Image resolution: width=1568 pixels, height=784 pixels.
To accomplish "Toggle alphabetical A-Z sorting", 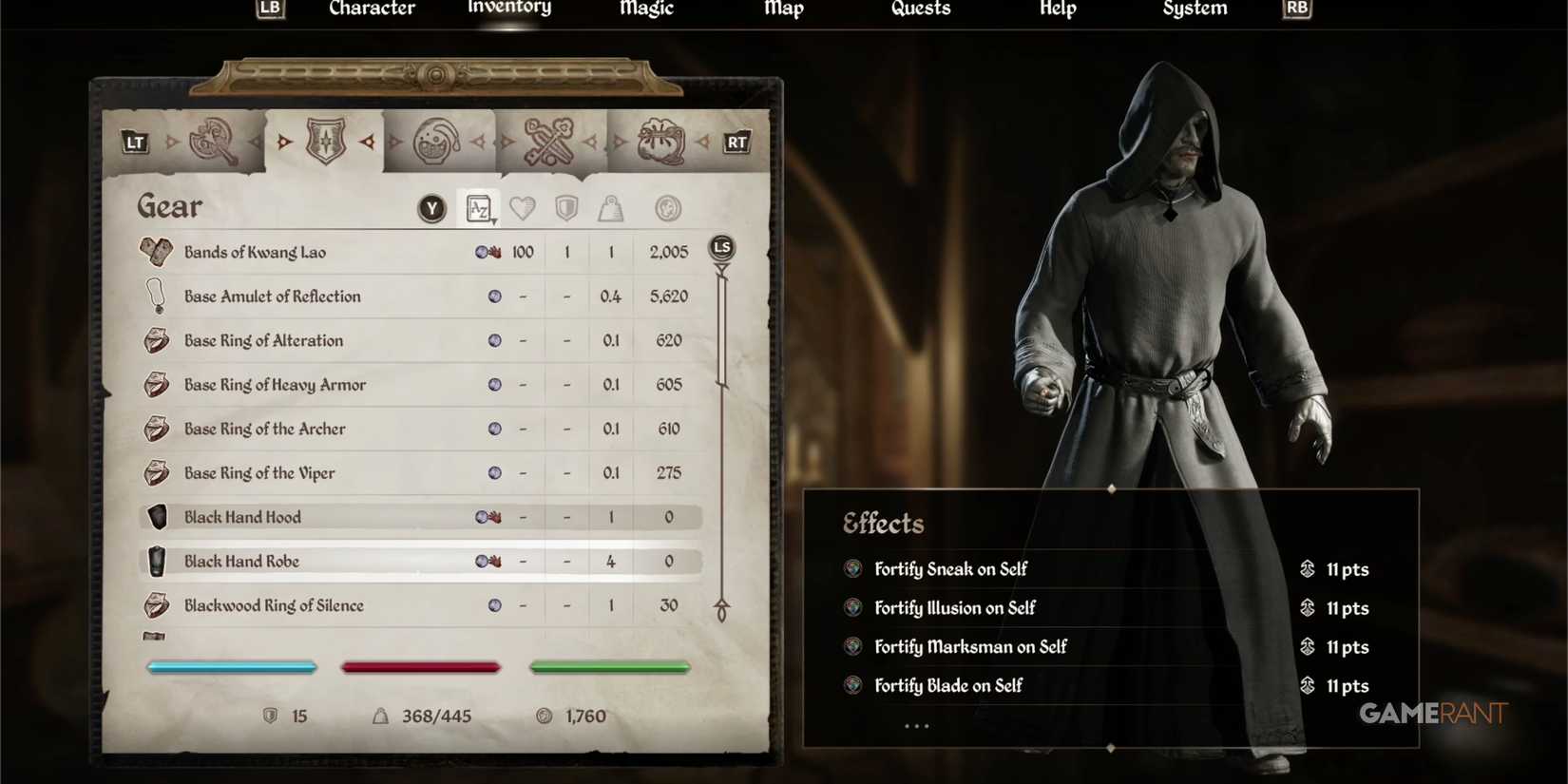I will pos(479,208).
